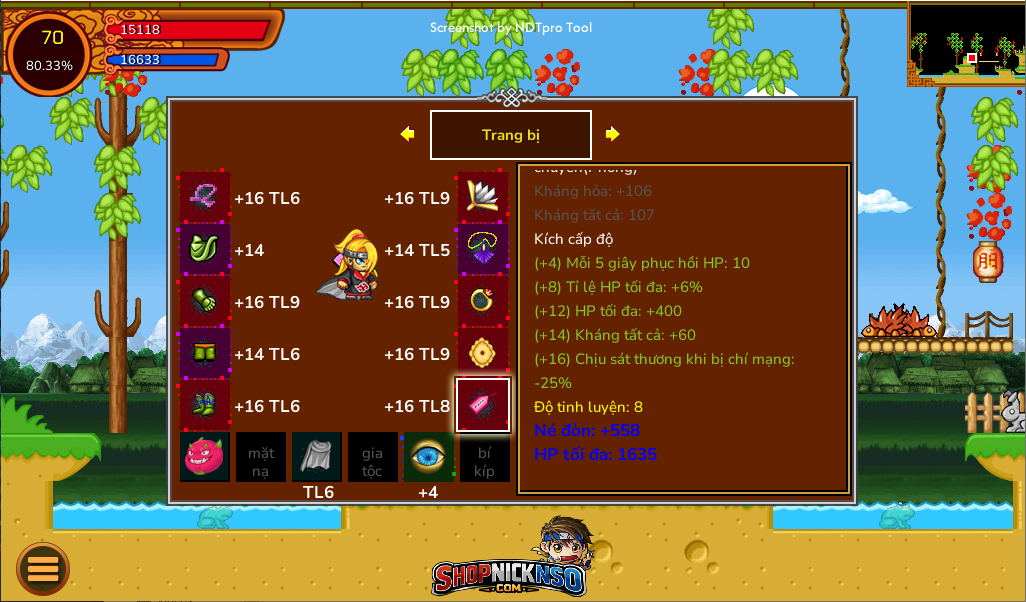Open the dragon fruit pet slot
Screen dimensions: 1026x602
point(205,457)
